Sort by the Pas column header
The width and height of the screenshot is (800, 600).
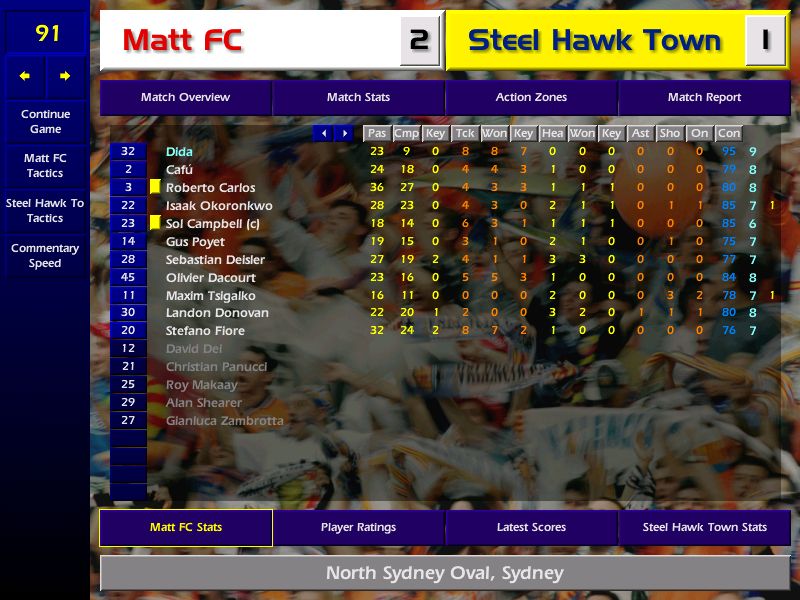coord(376,133)
